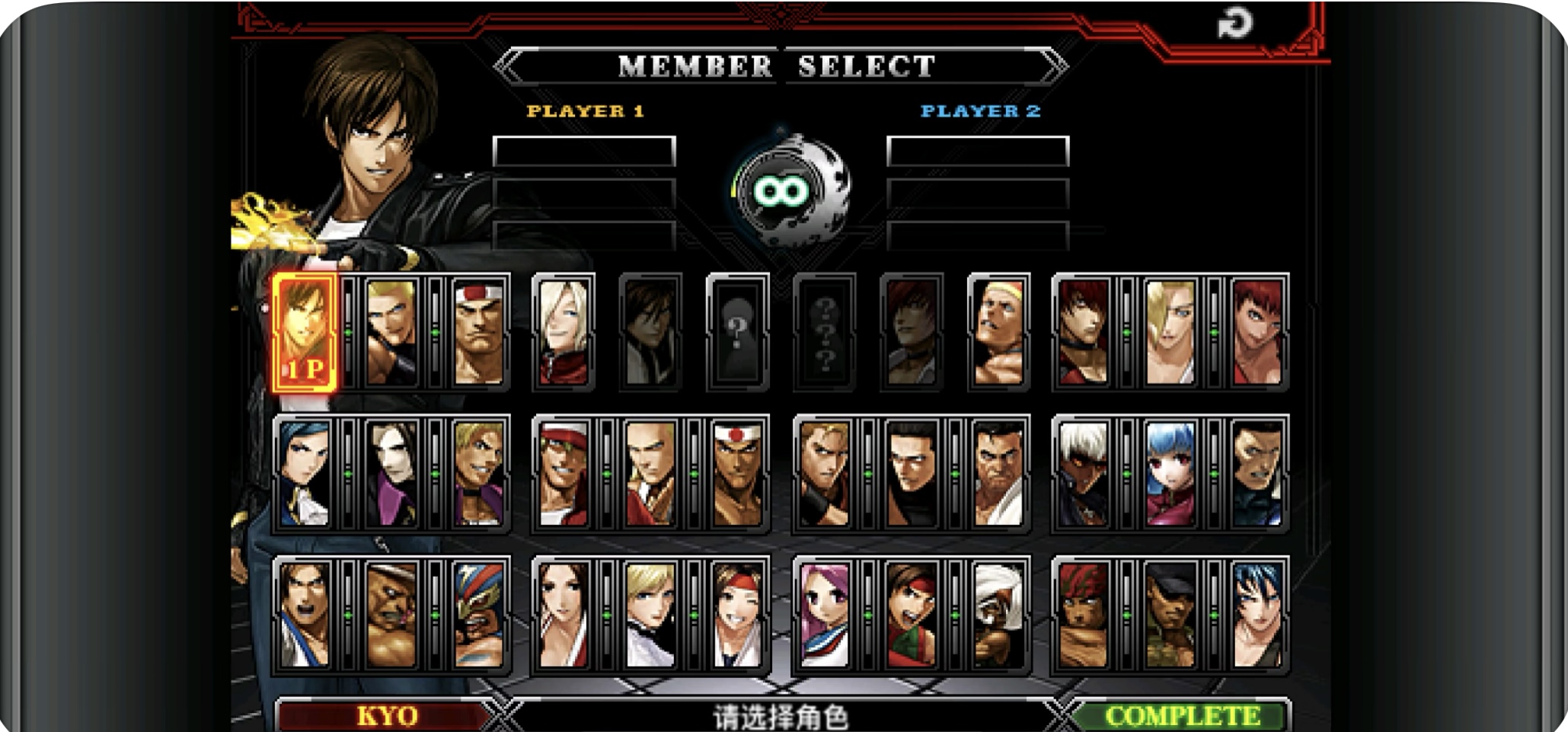
Task: Pick Terry with the red cap
Action: pos(564,474)
